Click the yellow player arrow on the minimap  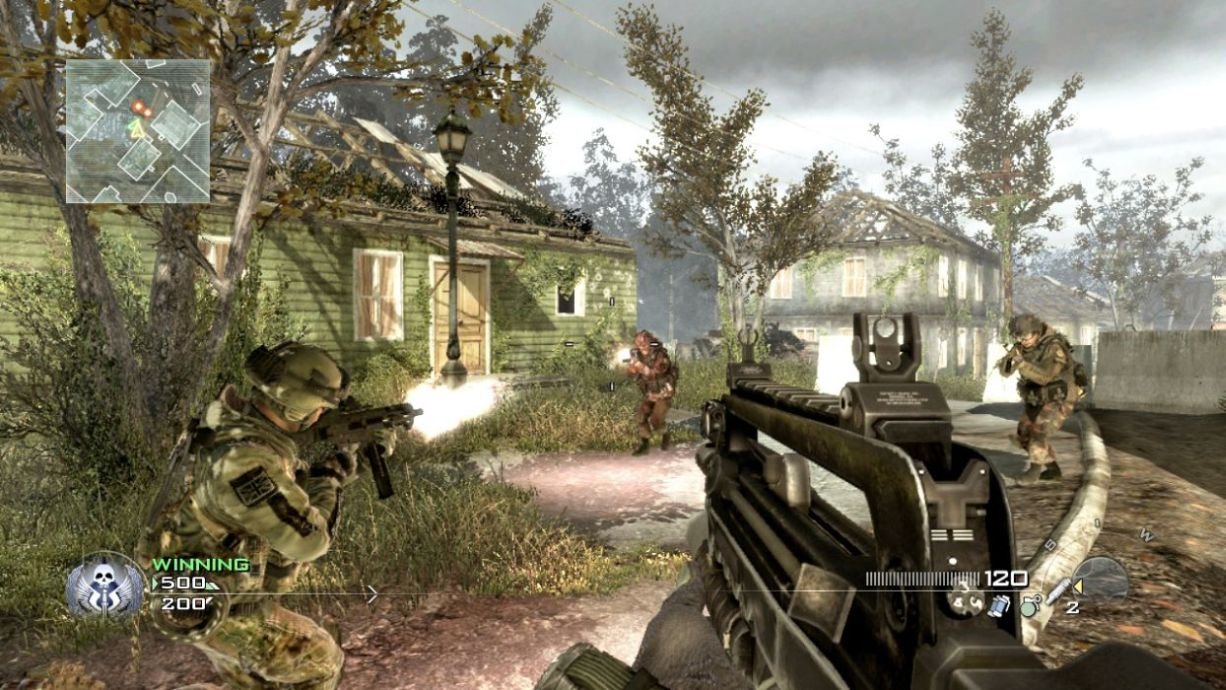tap(136, 127)
